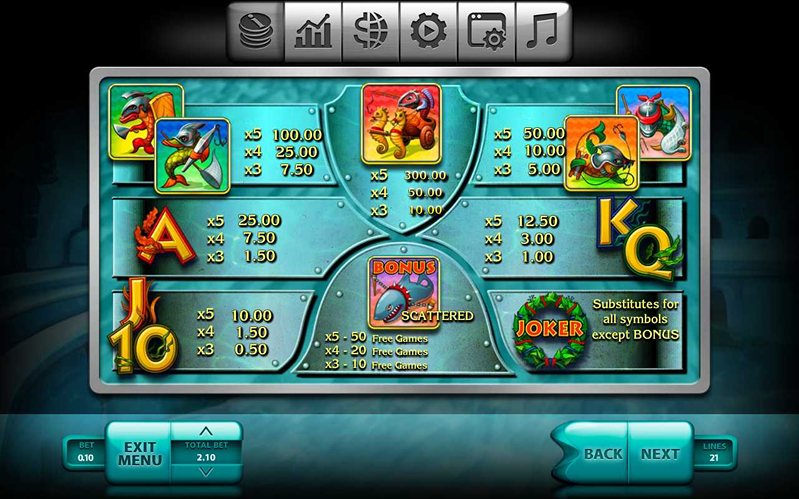Increase total bet with the up arrow
Viewport: 799px width, 499px height.
point(207,433)
